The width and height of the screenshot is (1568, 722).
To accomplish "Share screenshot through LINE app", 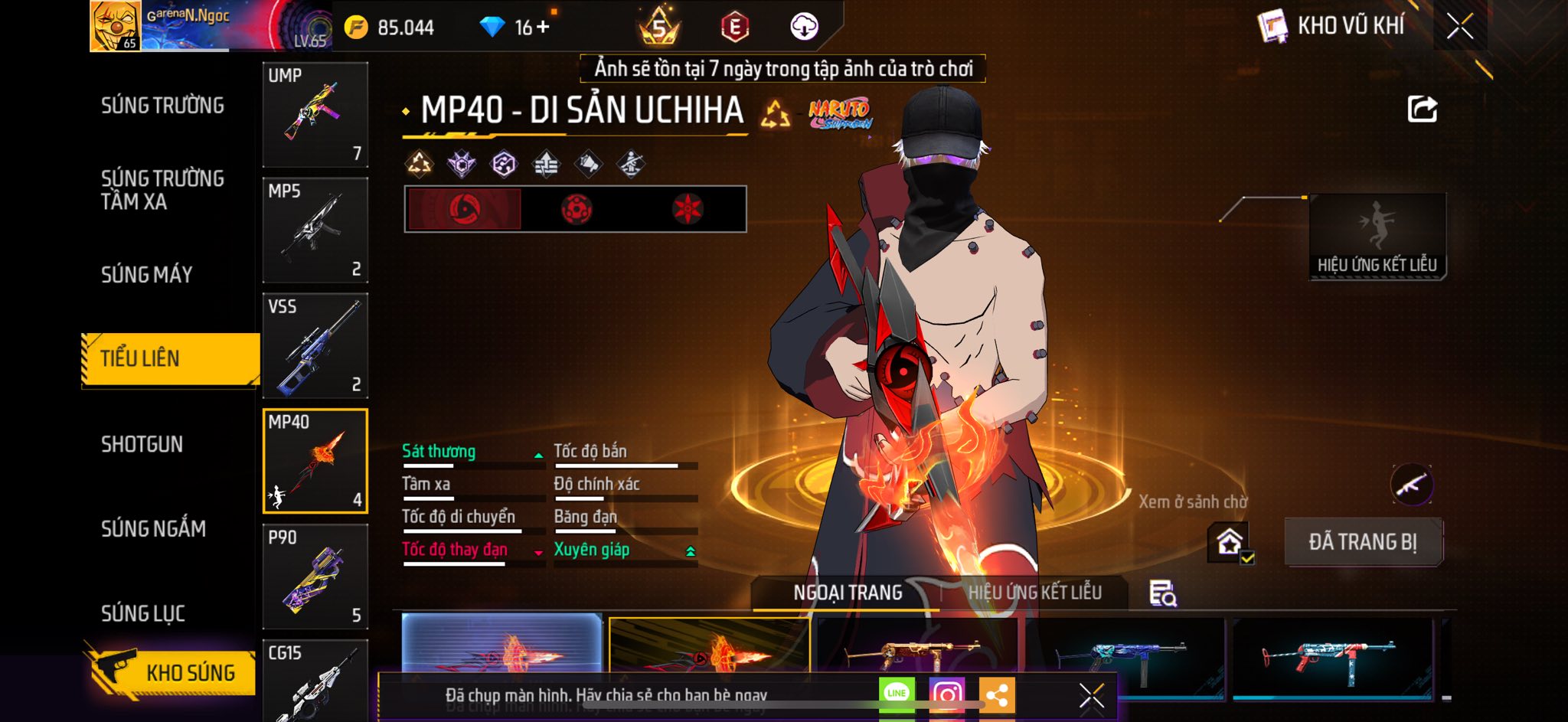I will [897, 694].
